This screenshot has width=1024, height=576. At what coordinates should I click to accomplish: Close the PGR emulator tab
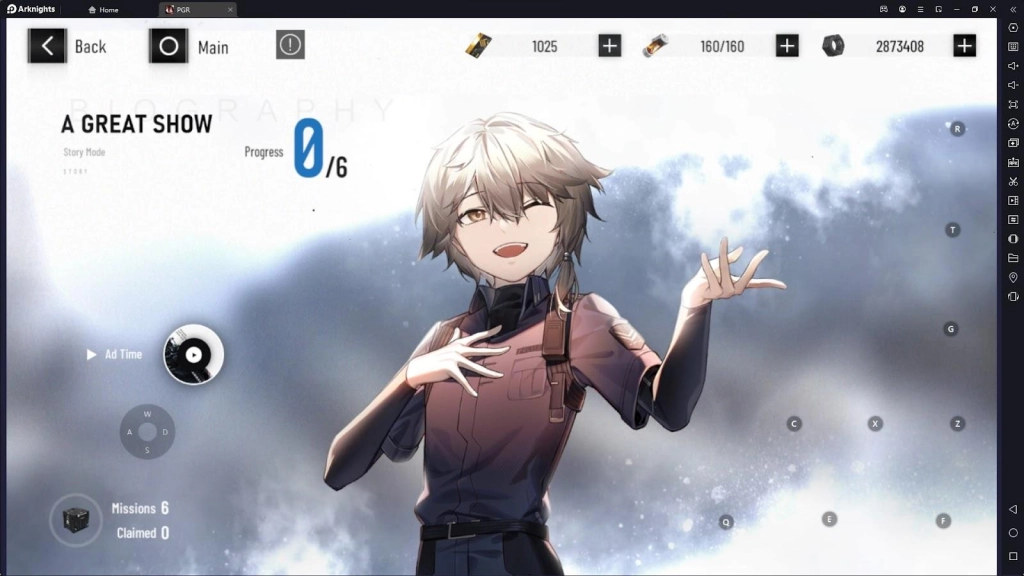click(x=230, y=10)
